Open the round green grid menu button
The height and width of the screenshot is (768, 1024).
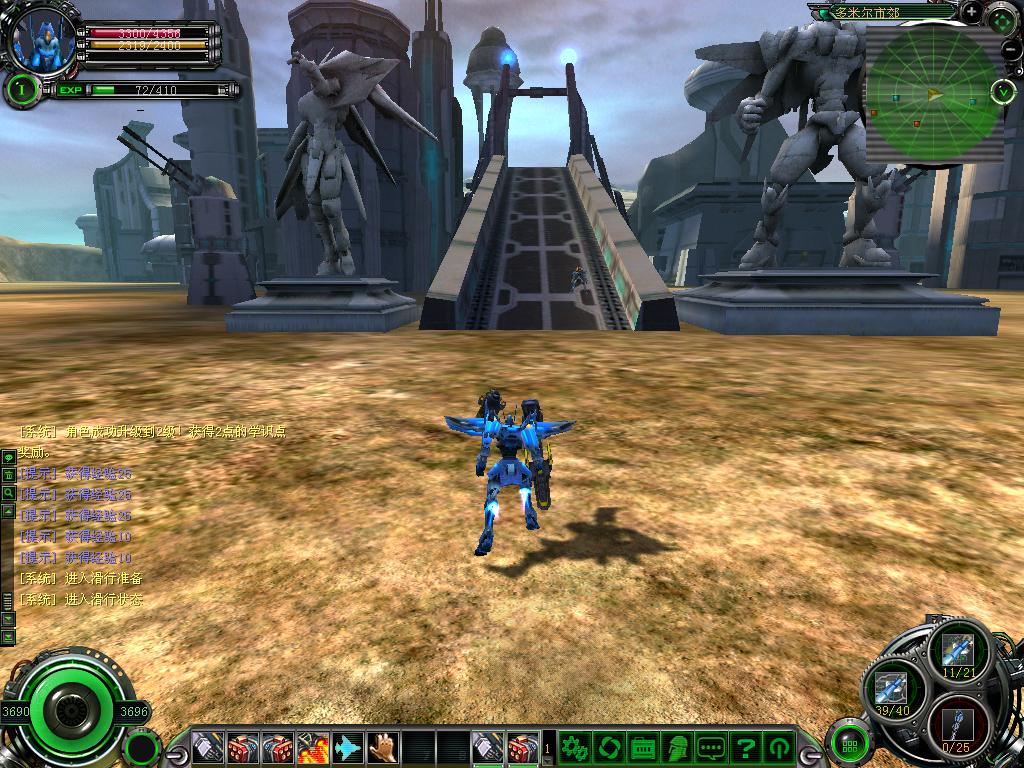[849, 745]
